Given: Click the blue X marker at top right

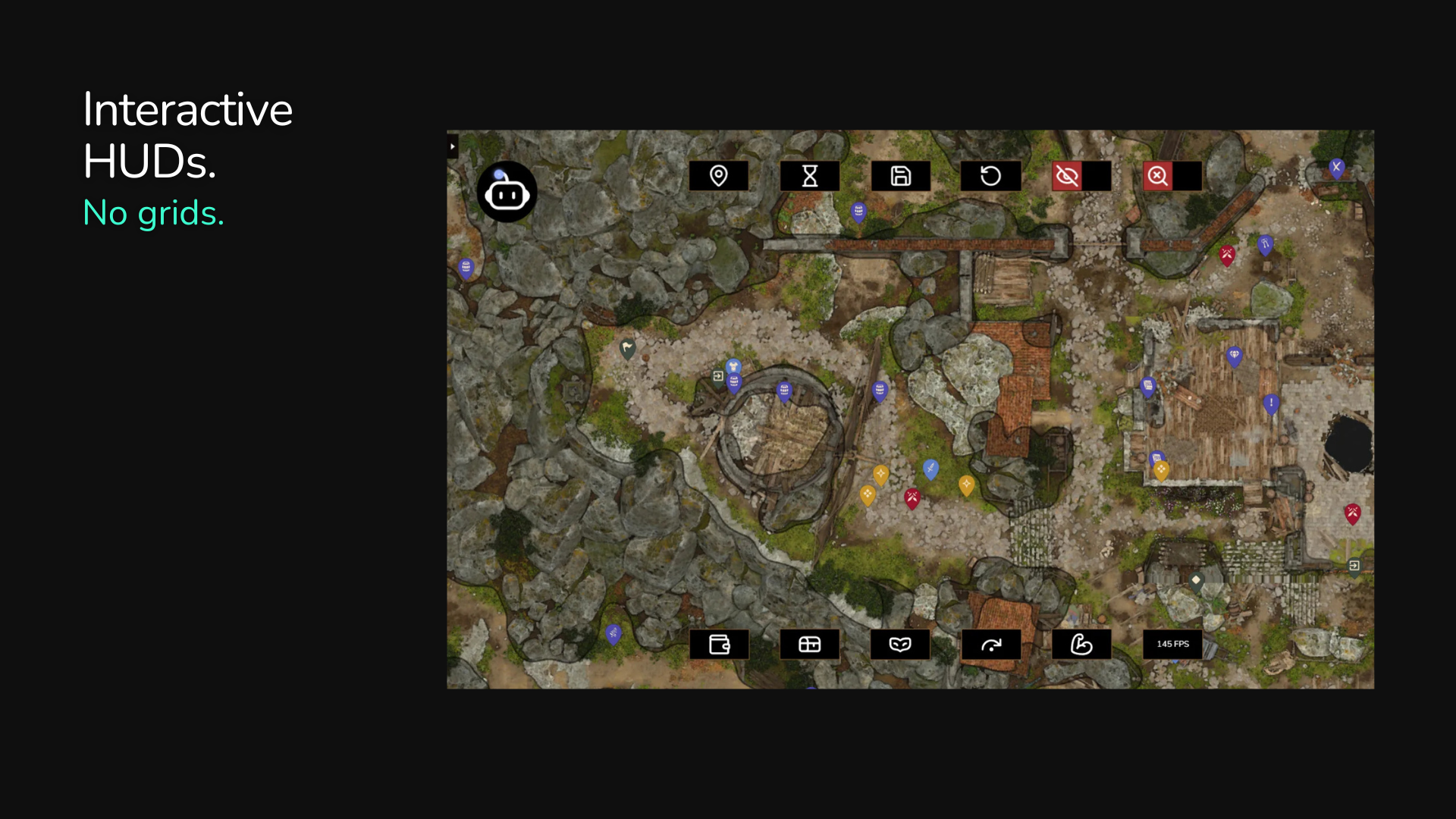Looking at the screenshot, I should pyautogui.click(x=1336, y=168).
